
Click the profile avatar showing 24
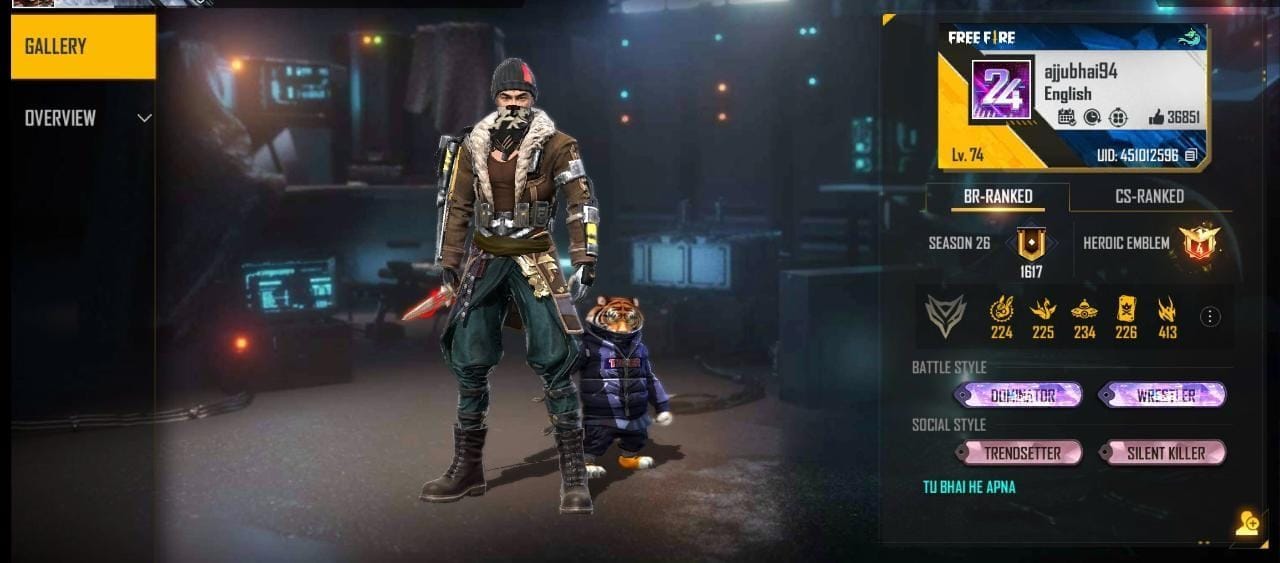[1001, 91]
